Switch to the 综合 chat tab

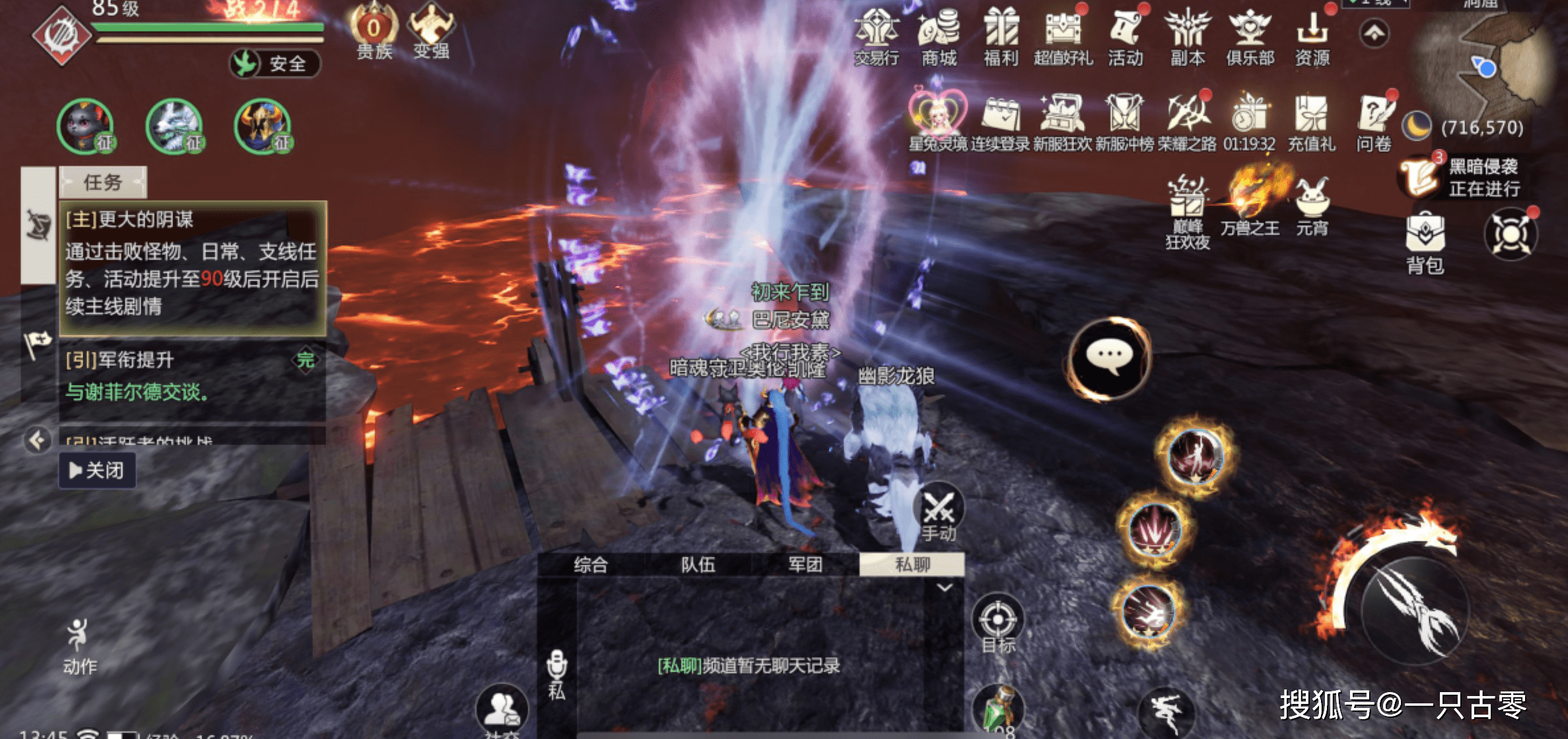[x=590, y=565]
